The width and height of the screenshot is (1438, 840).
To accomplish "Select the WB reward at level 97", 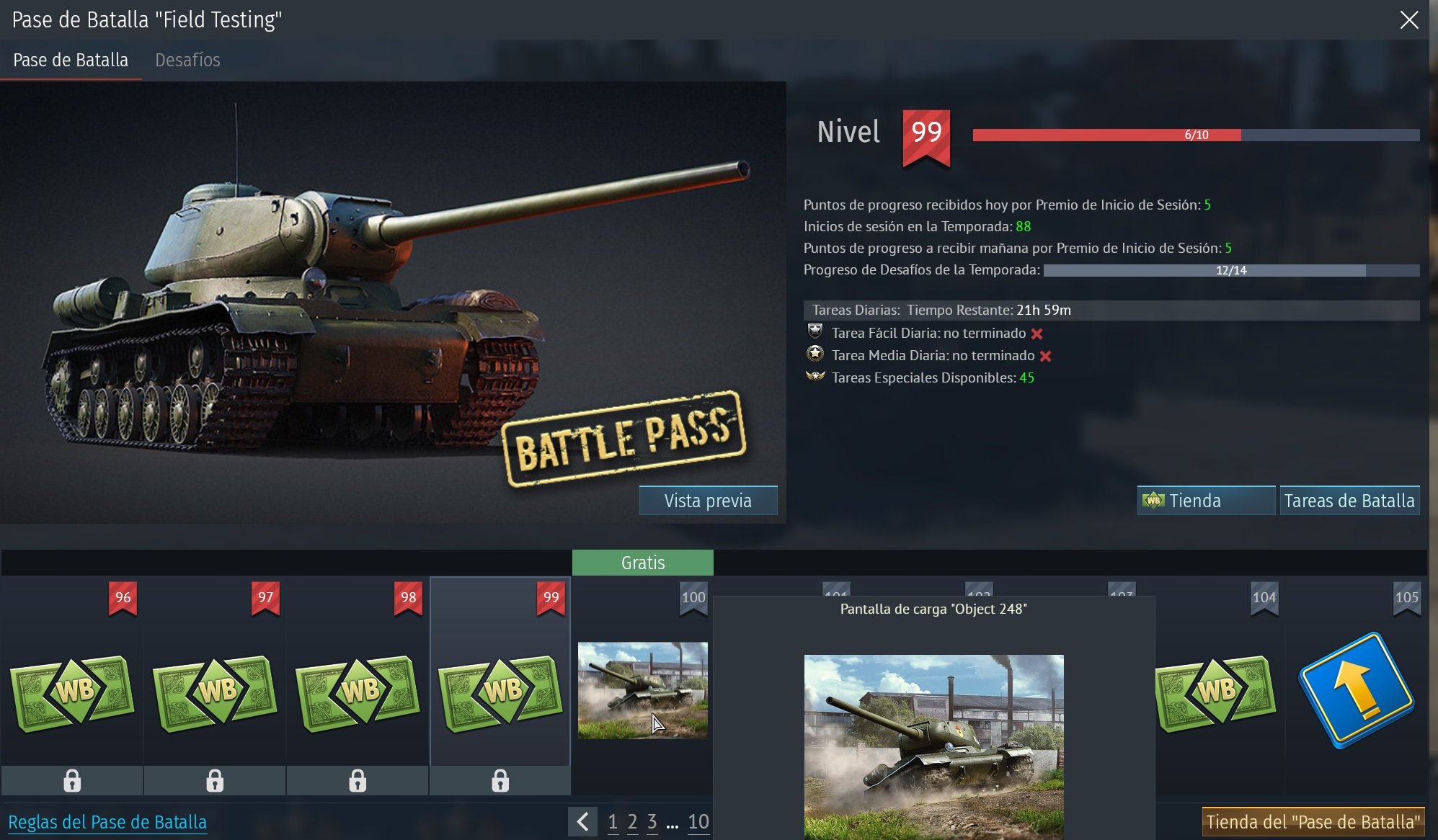I will click(214, 690).
